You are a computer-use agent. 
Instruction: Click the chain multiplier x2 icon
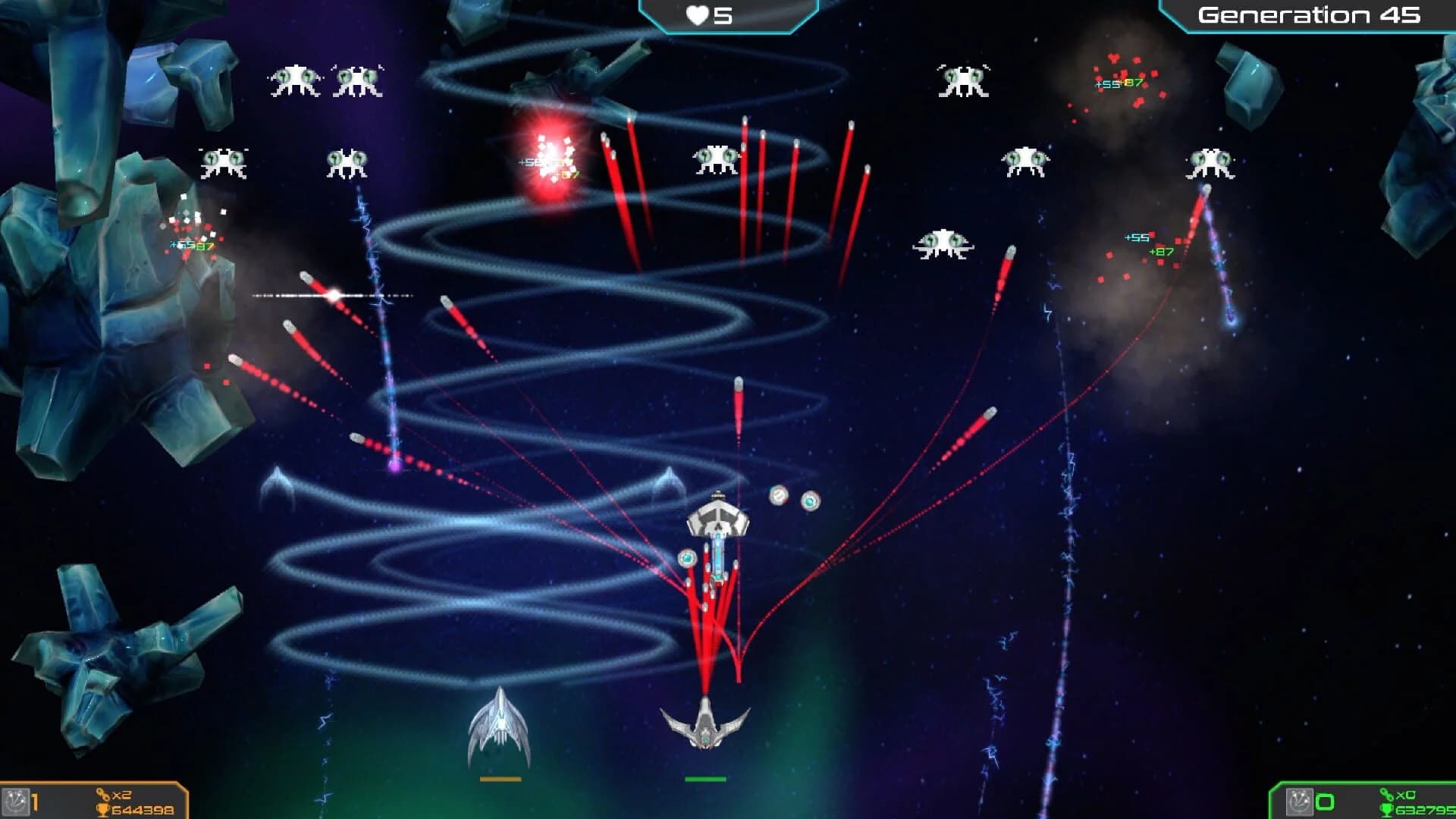pos(102,795)
